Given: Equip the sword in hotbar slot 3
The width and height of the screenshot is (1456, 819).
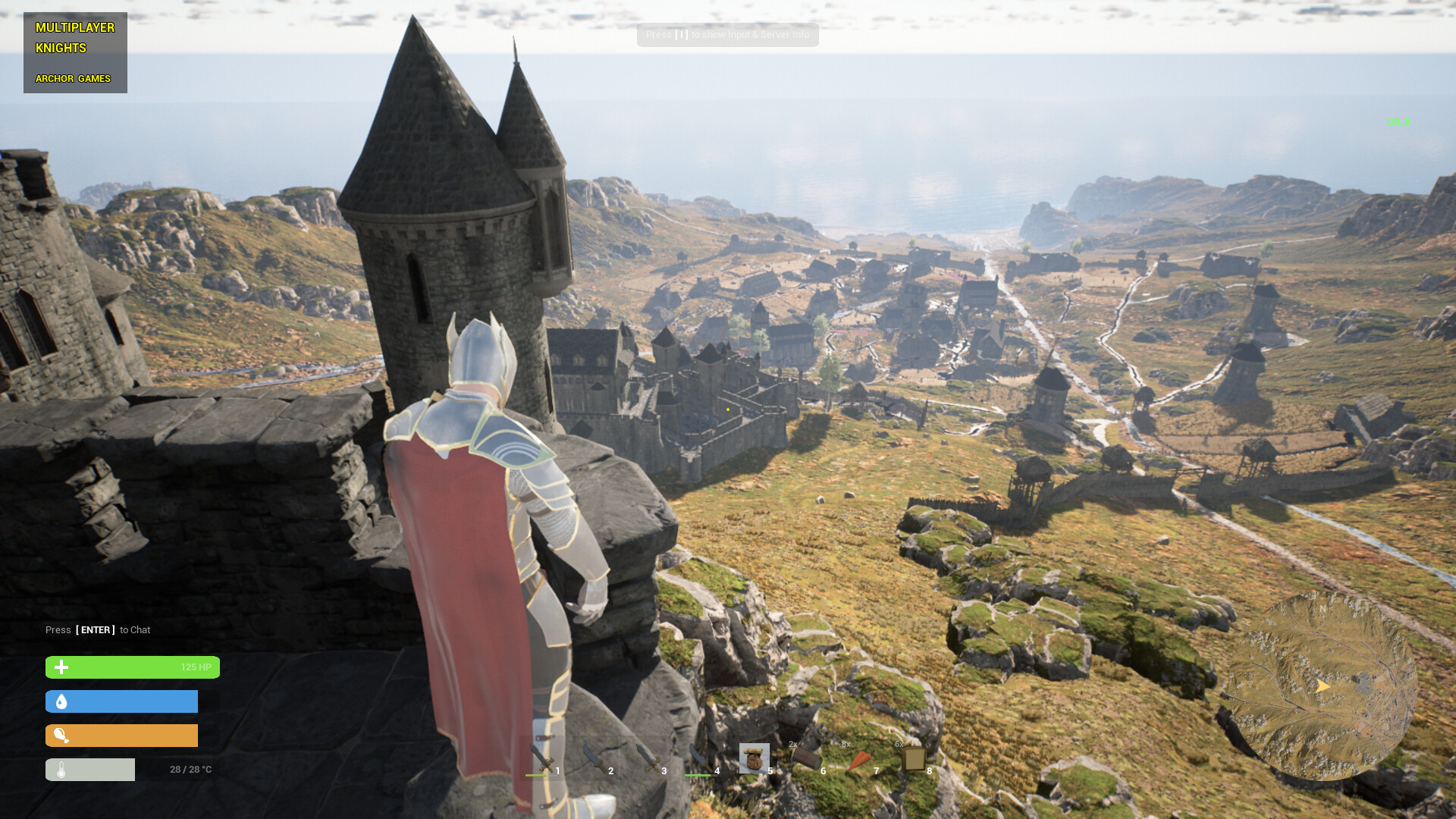Looking at the screenshot, I should pos(647,758).
